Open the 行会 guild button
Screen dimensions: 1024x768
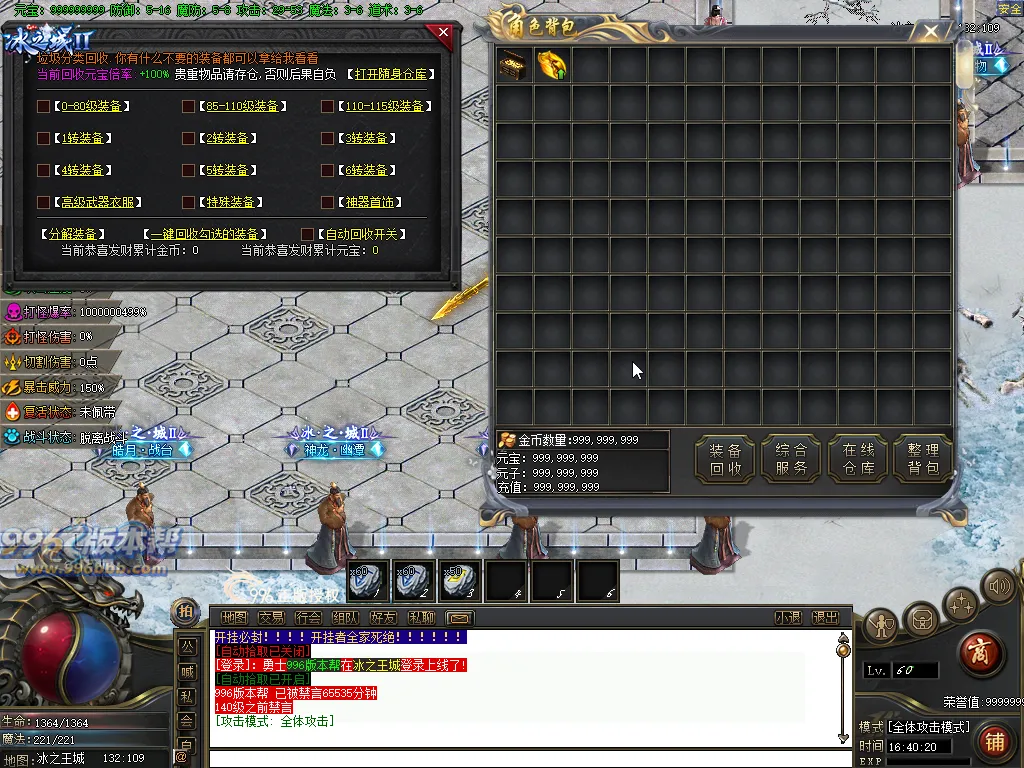(308, 618)
